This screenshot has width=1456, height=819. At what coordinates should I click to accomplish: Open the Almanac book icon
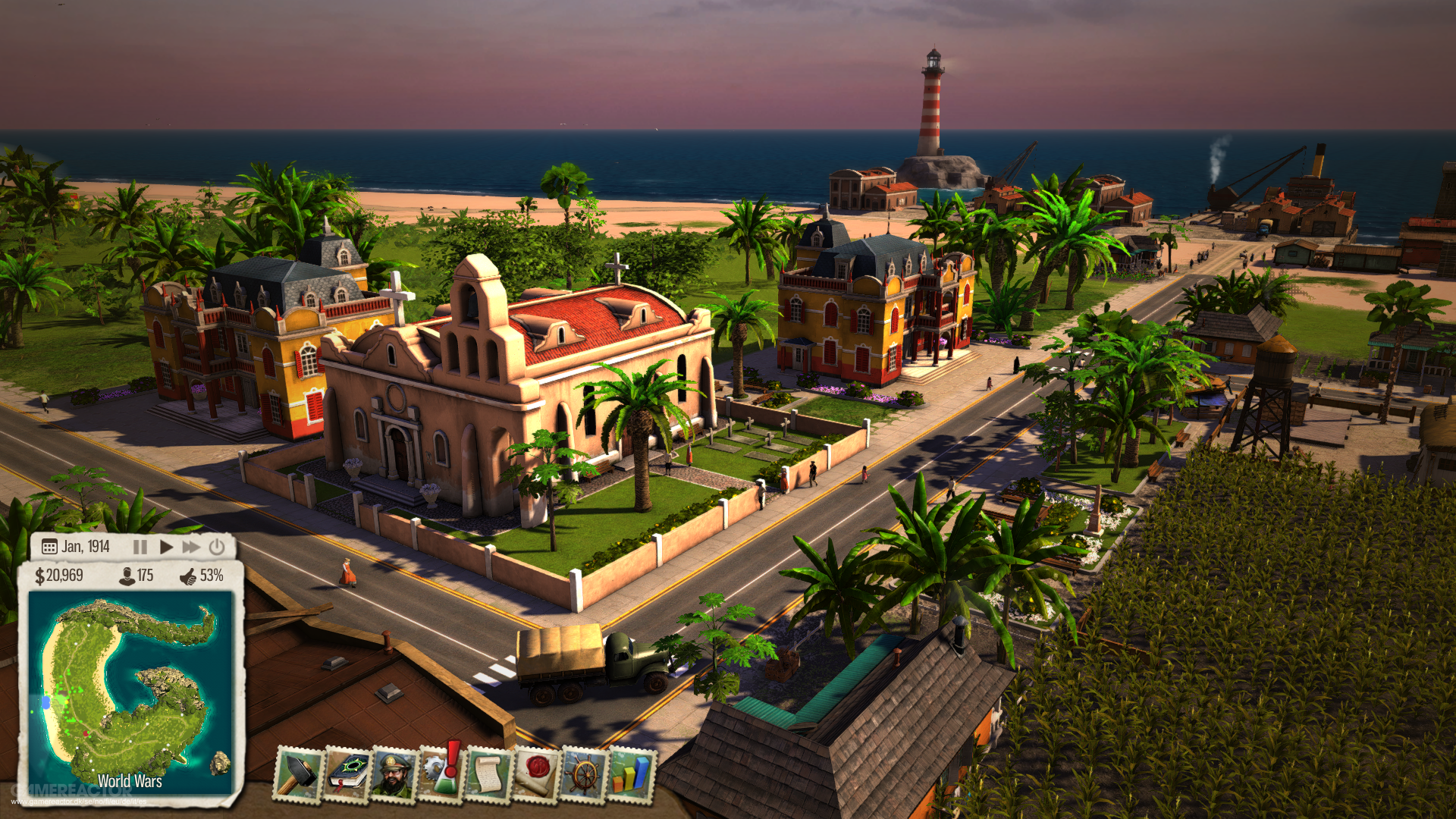(x=346, y=773)
